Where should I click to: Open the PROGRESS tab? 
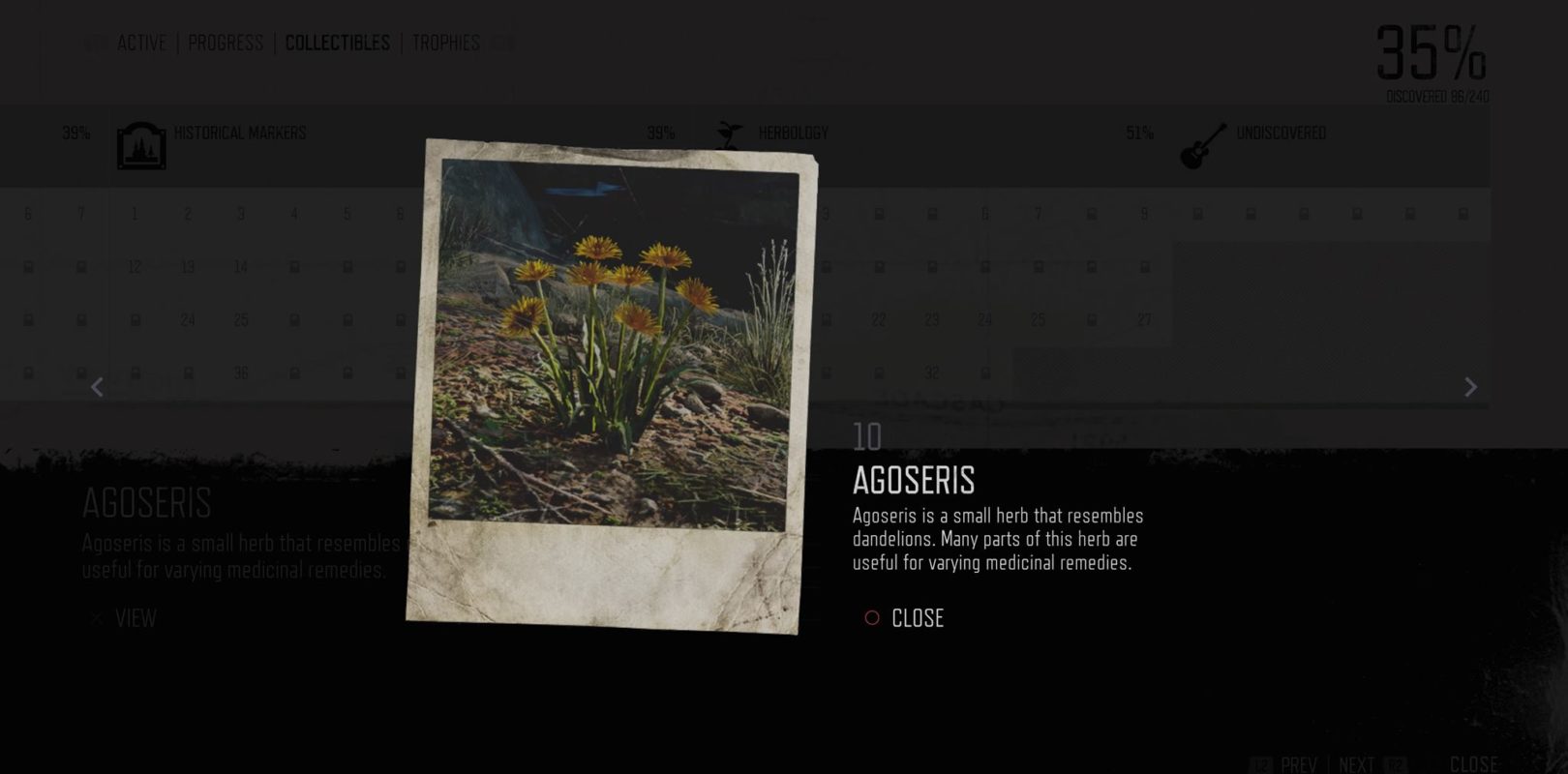(226, 43)
